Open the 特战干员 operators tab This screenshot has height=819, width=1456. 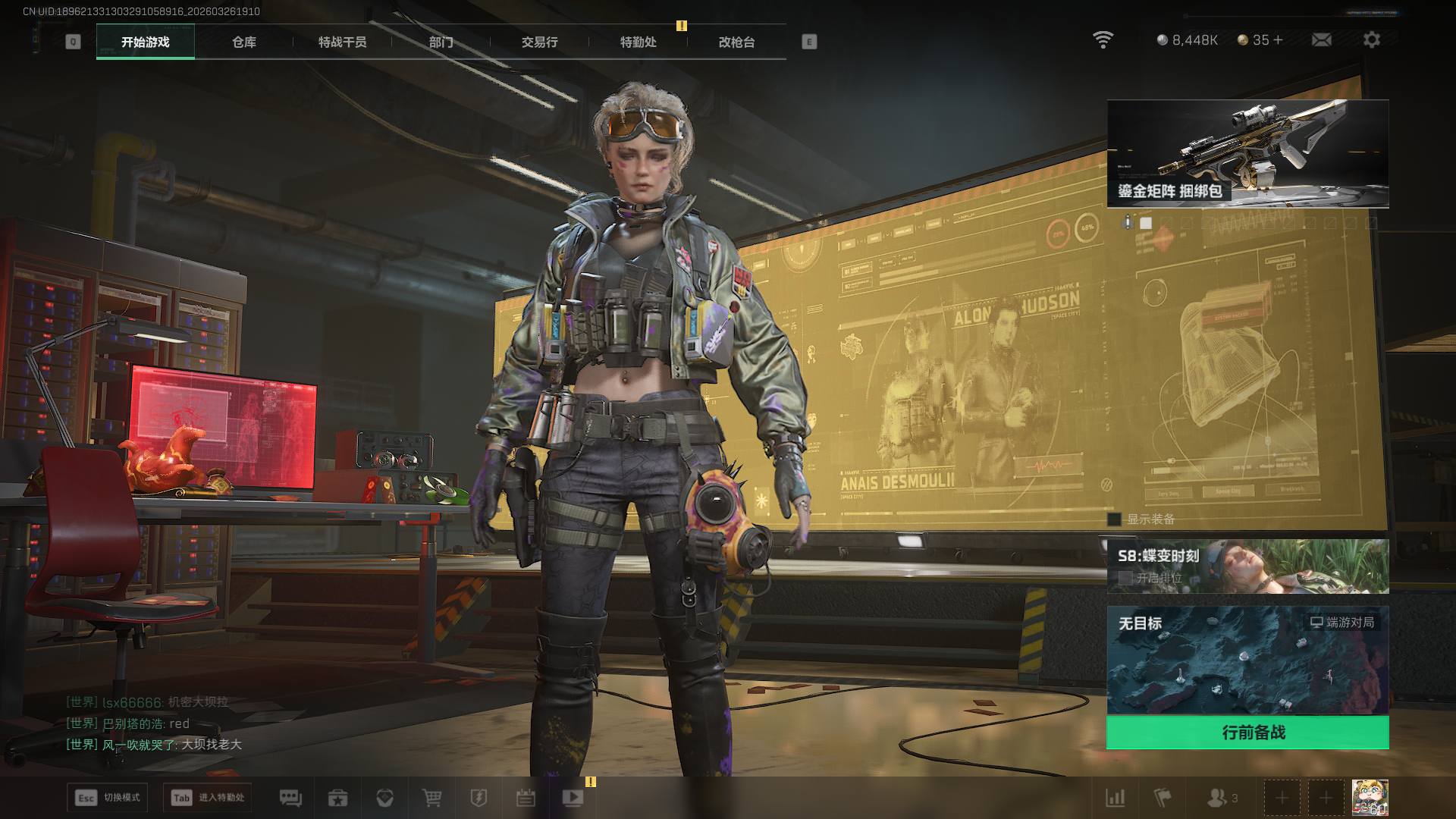coord(342,42)
